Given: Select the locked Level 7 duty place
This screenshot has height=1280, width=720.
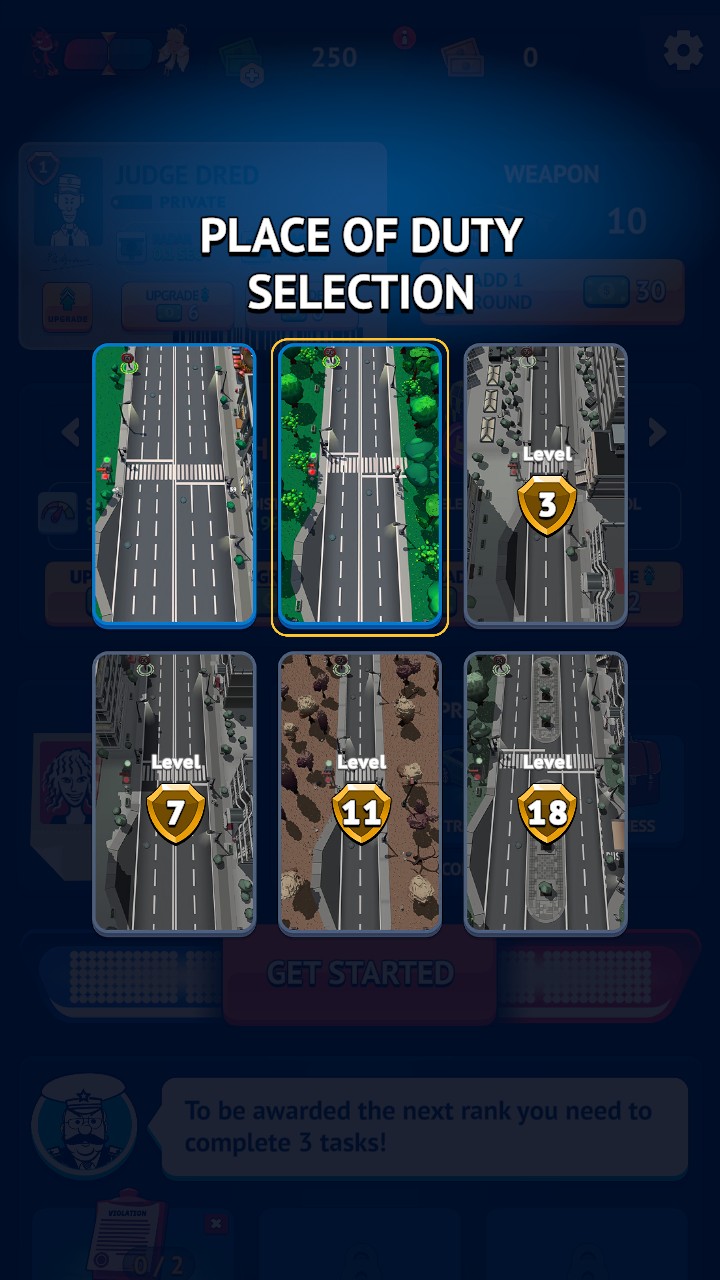Looking at the screenshot, I should click(x=174, y=793).
